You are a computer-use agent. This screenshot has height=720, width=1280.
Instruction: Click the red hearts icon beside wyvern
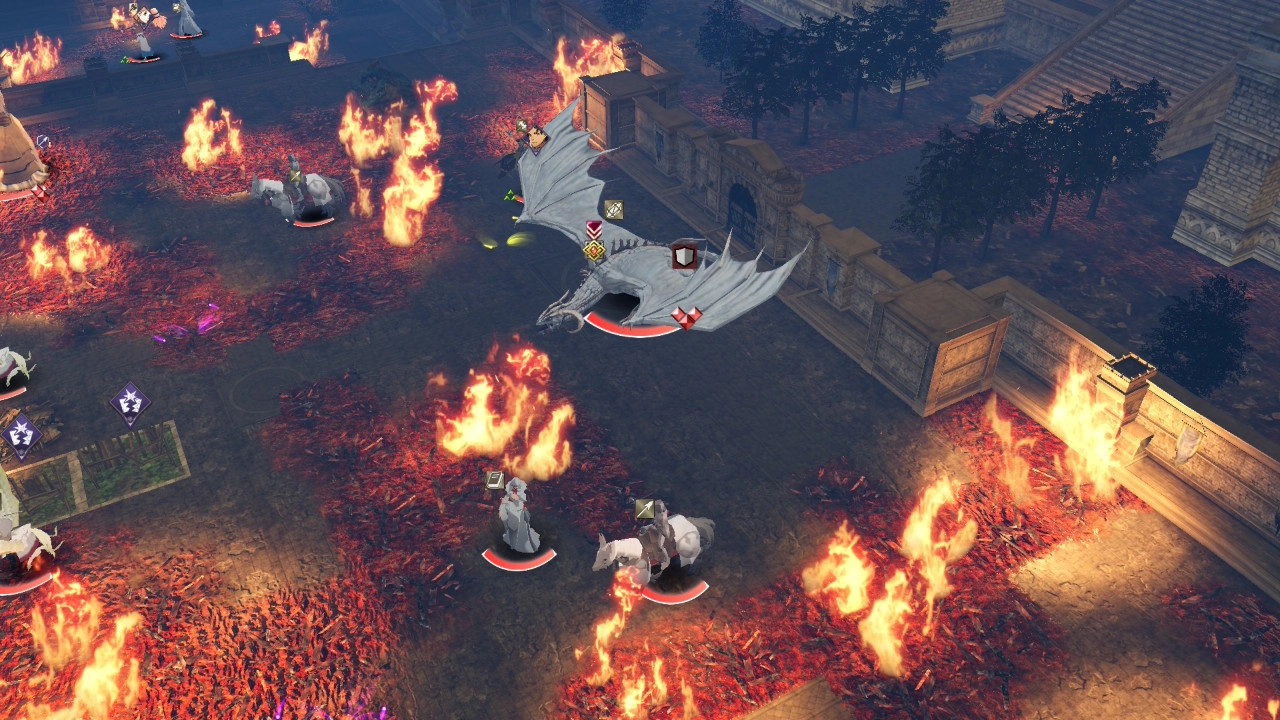[x=686, y=317]
